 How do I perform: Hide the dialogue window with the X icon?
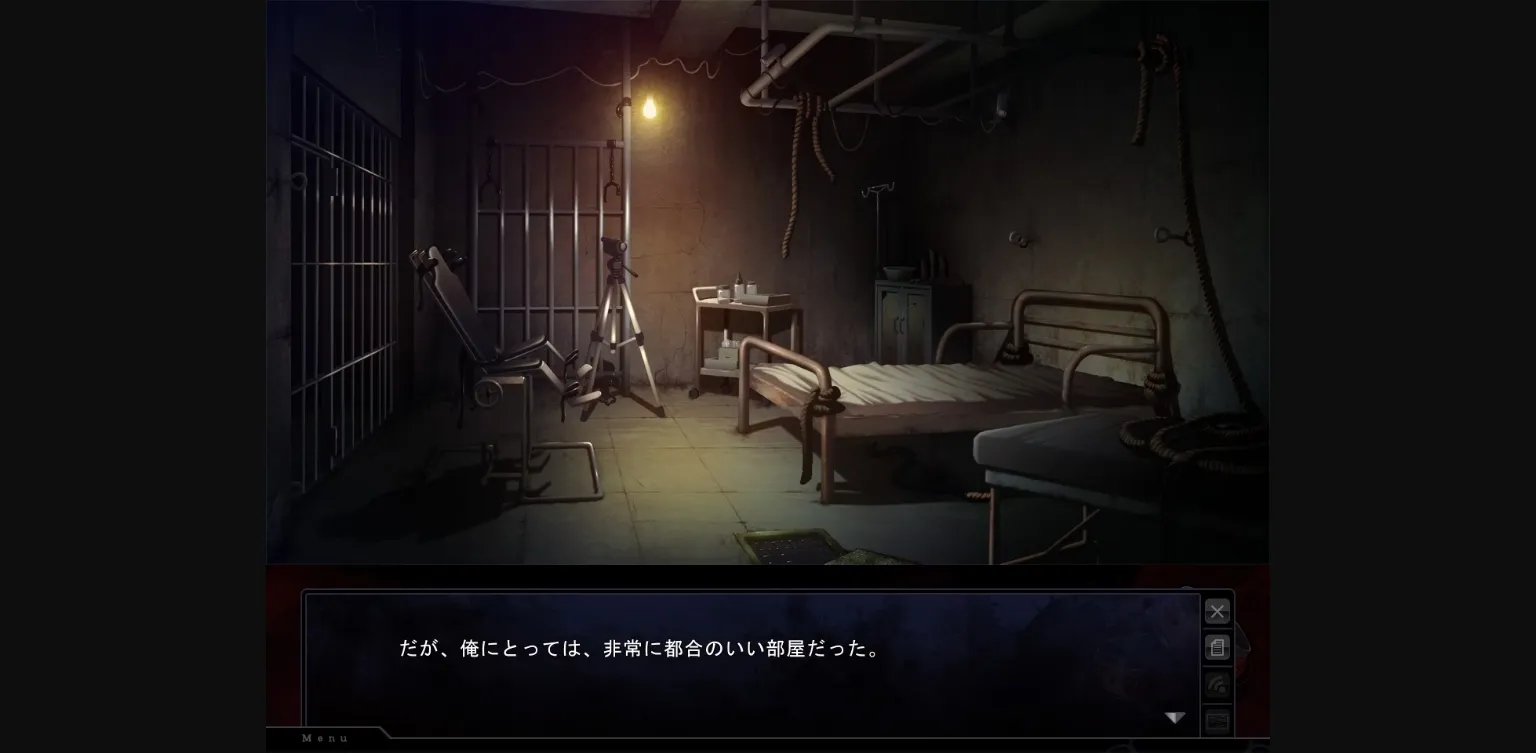click(1217, 611)
